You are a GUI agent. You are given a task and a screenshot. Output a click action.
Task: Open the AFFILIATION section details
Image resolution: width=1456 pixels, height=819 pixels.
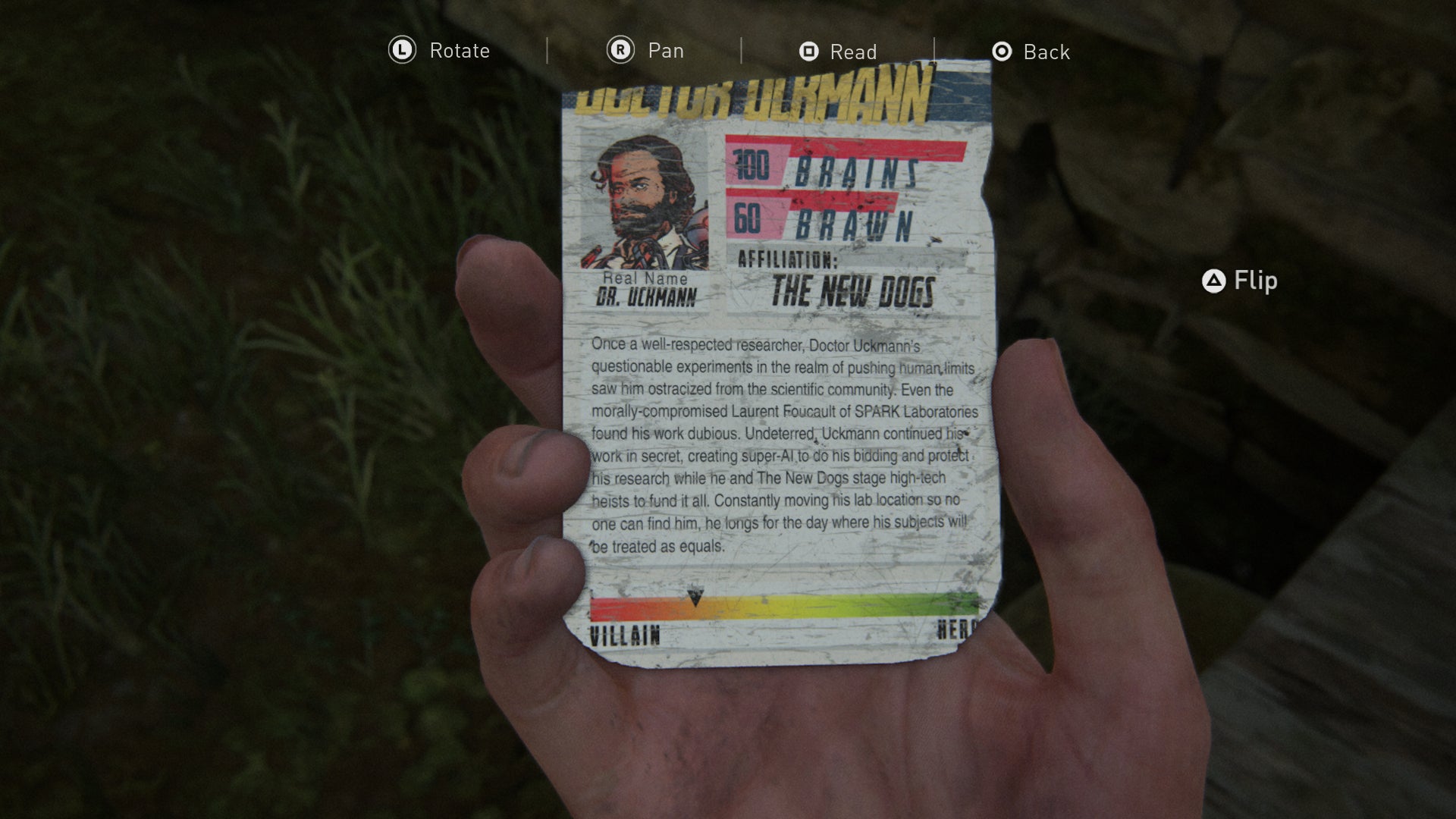[789, 262]
